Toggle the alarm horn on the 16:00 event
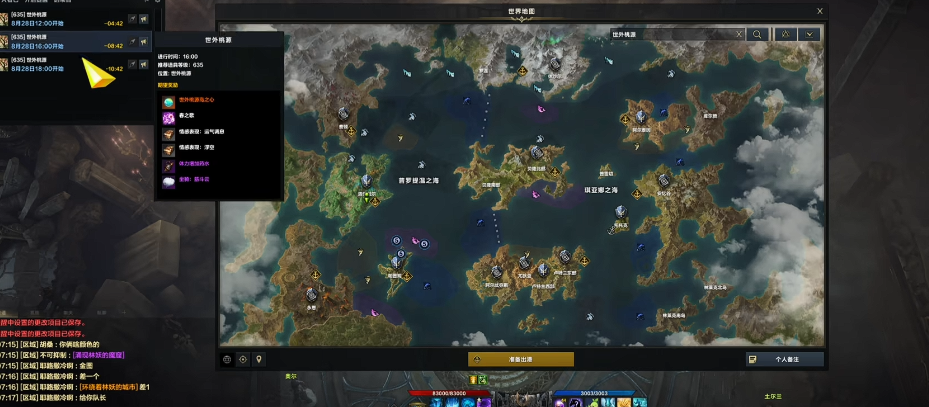The image size is (929, 407). point(144,42)
